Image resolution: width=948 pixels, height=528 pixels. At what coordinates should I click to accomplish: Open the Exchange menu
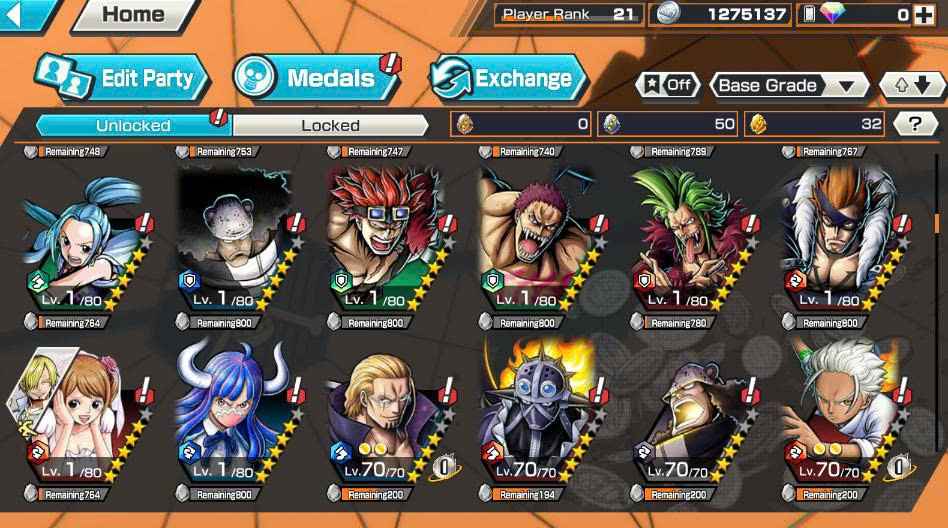tap(508, 78)
